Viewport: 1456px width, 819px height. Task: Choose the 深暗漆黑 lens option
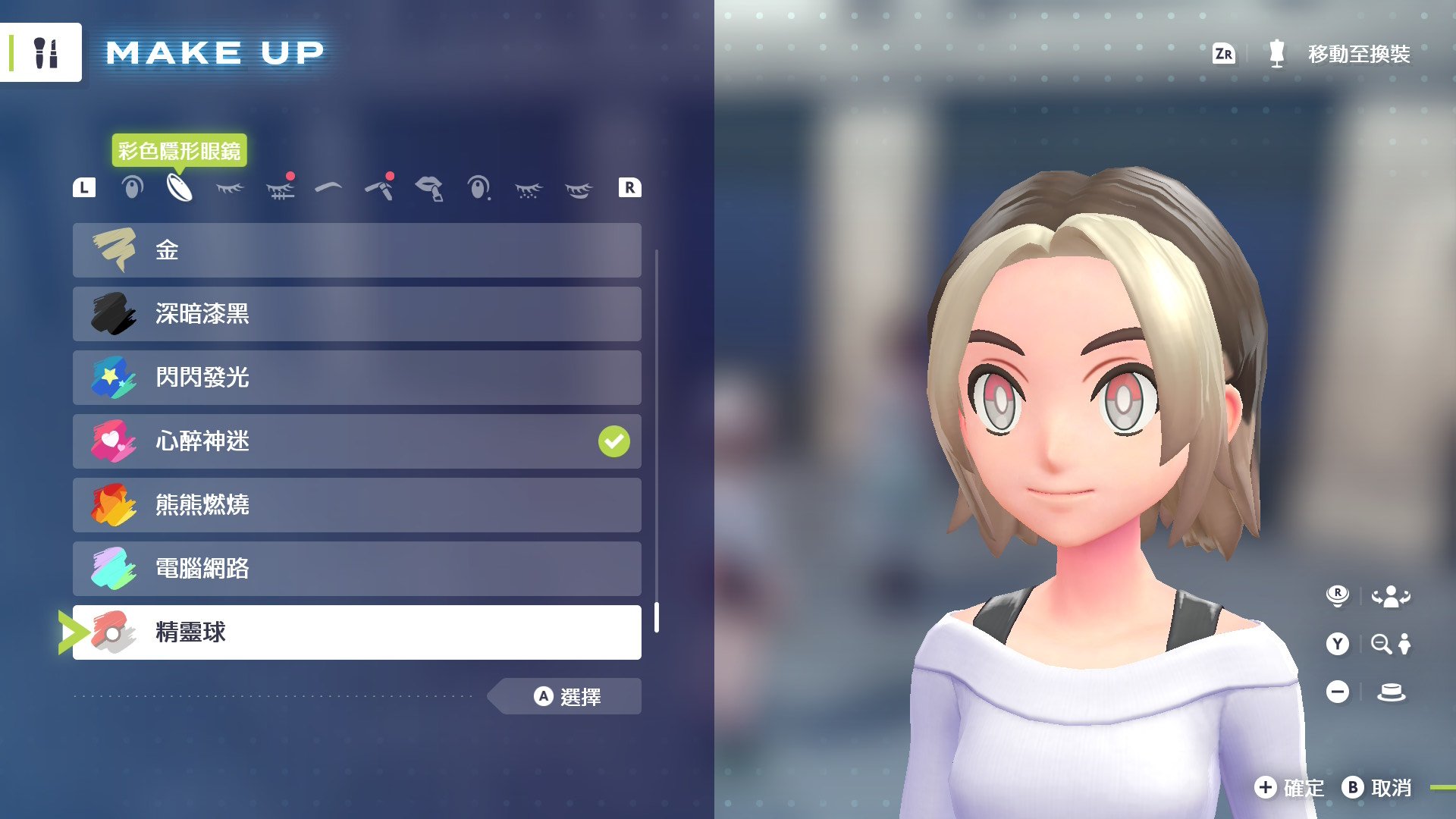pyautogui.click(x=356, y=314)
